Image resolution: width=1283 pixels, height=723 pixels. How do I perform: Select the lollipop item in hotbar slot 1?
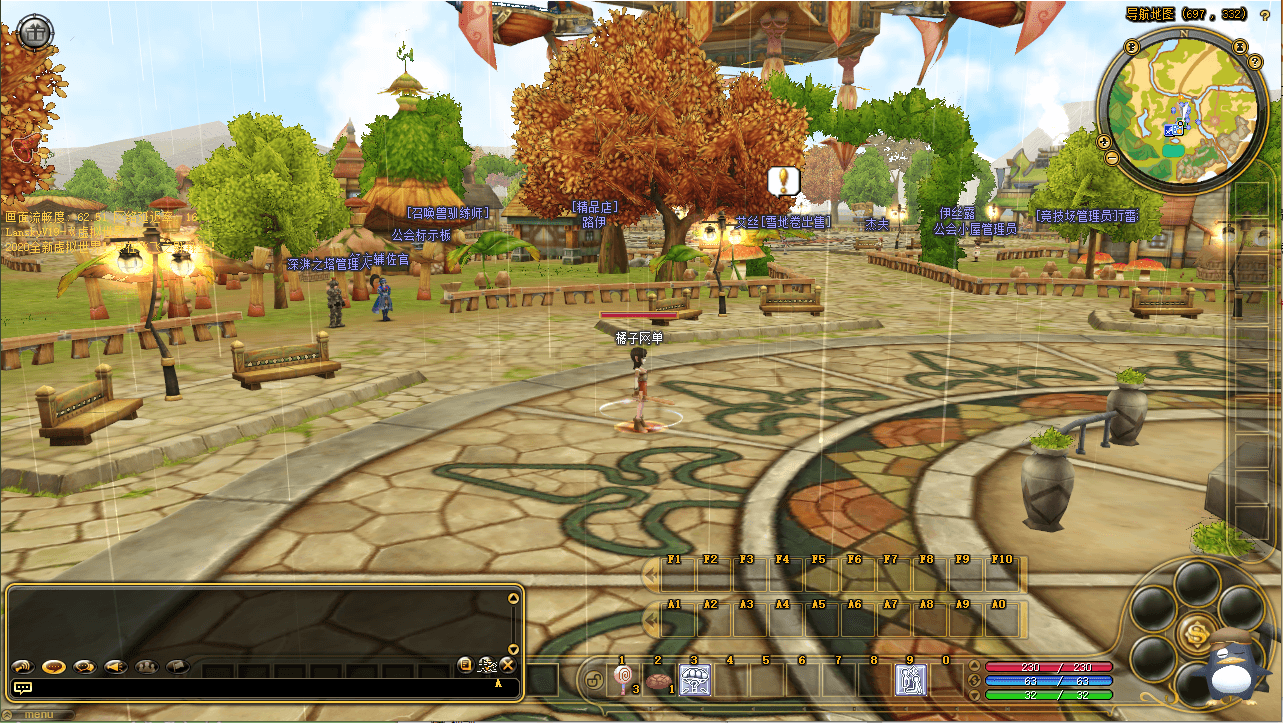(x=623, y=681)
